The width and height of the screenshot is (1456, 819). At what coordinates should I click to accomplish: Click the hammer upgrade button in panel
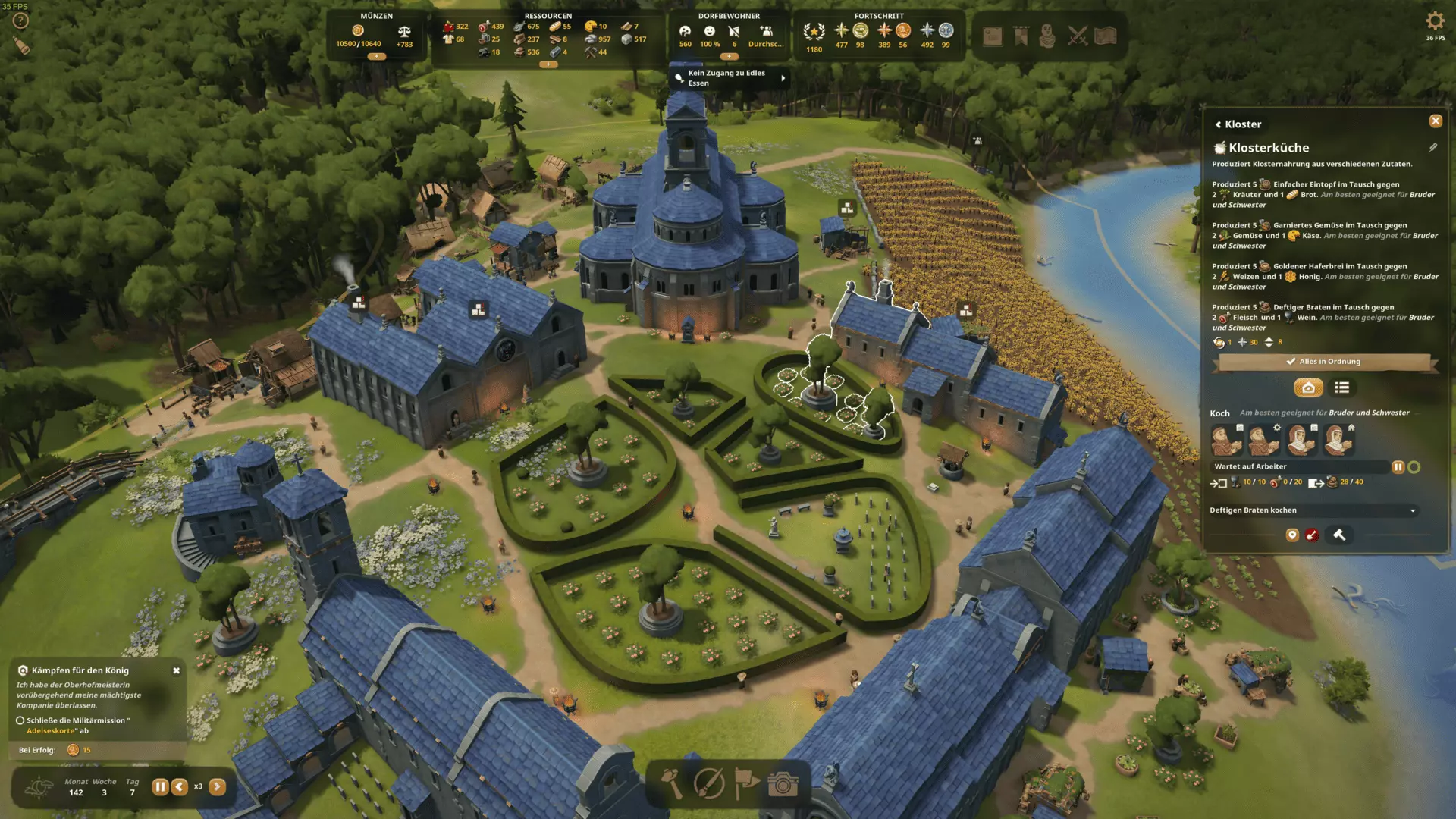tap(1339, 535)
